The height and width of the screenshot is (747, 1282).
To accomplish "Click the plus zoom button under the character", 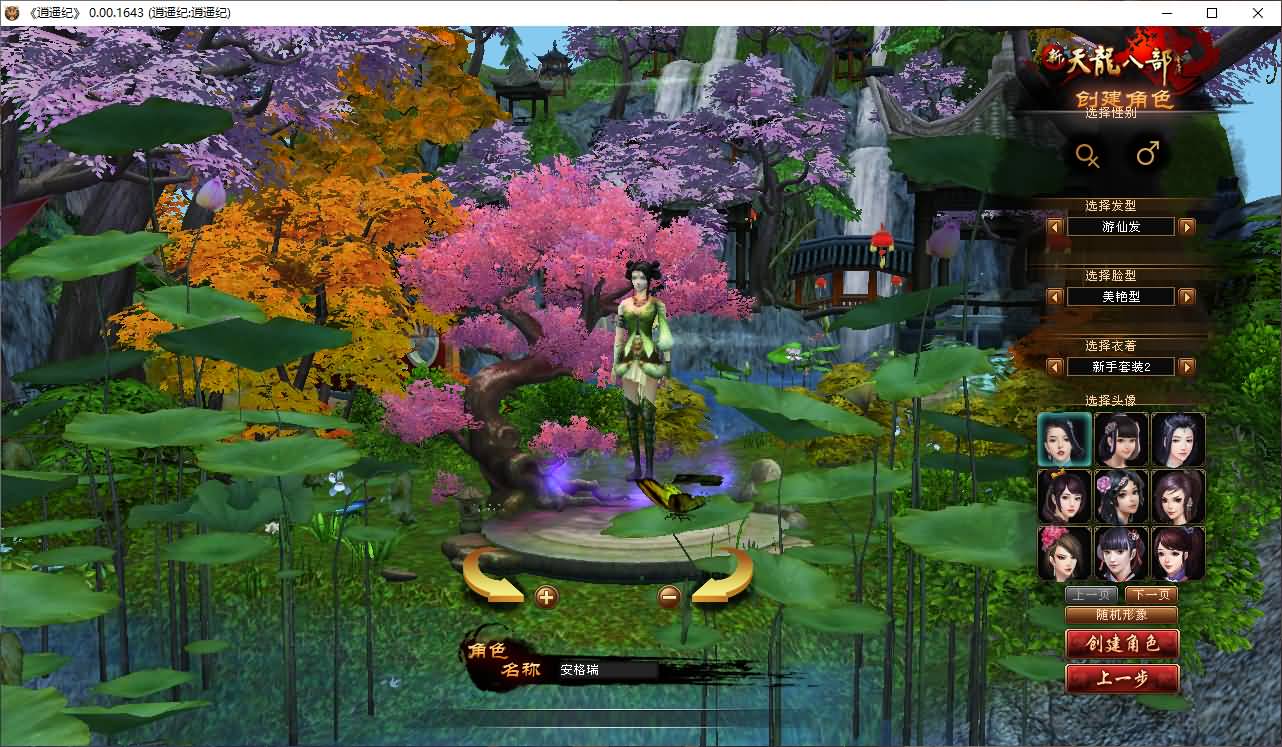I will click(x=546, y=598).
